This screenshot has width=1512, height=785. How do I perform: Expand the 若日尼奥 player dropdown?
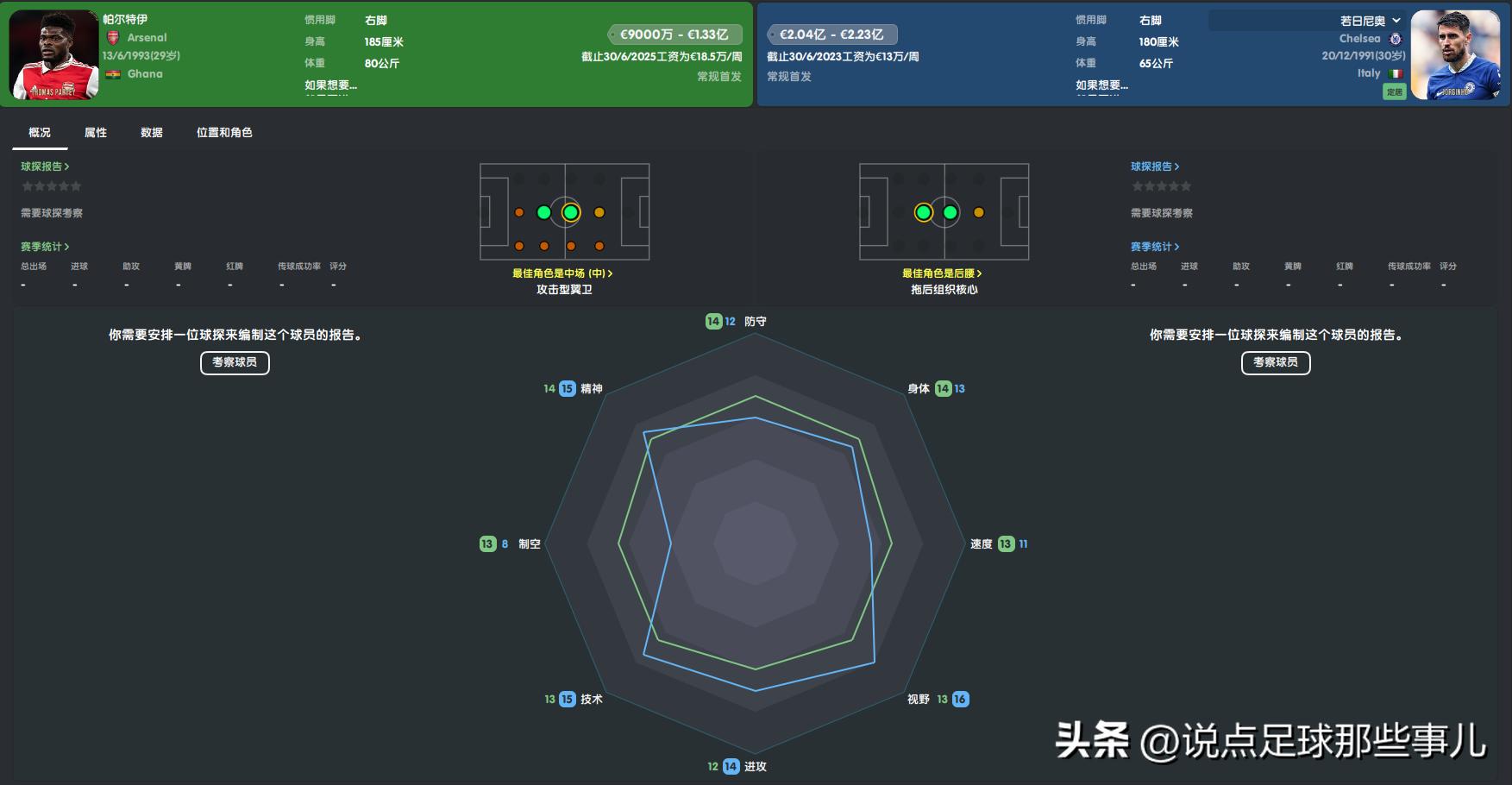pyautogui.click(x=1371, y=21)
